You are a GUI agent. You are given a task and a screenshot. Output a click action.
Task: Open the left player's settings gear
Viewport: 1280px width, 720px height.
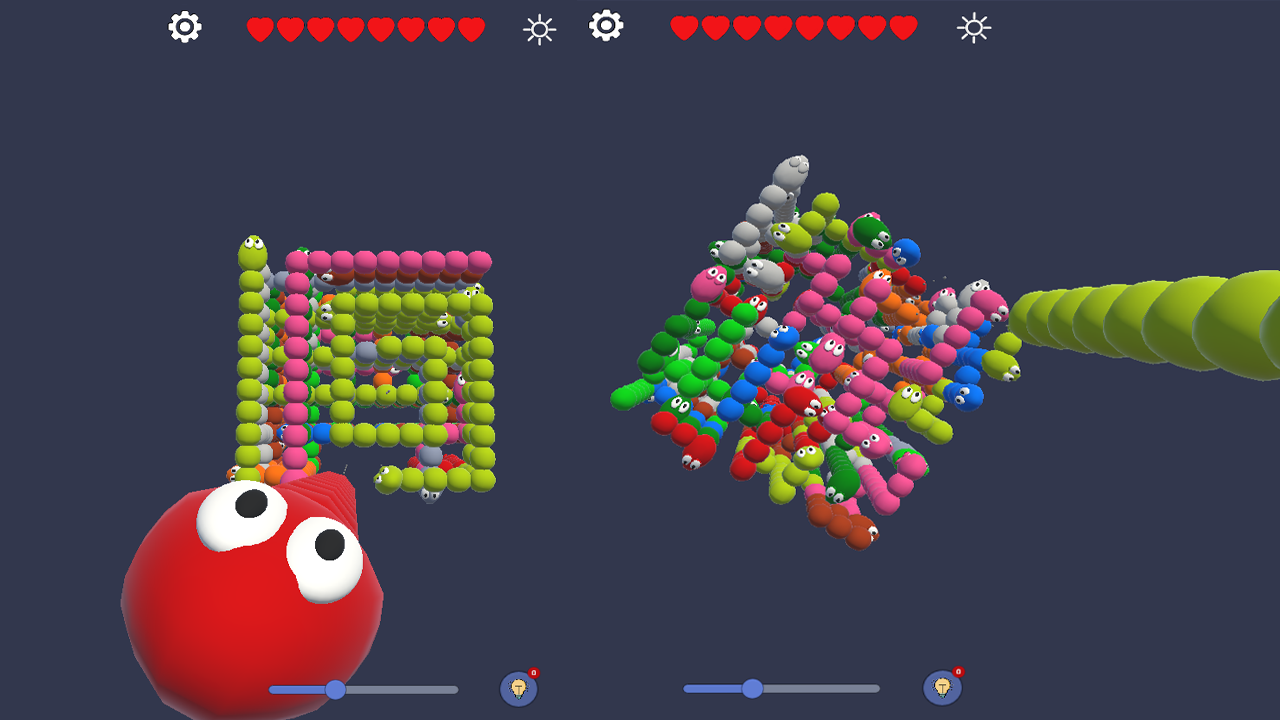pos(184,28)
